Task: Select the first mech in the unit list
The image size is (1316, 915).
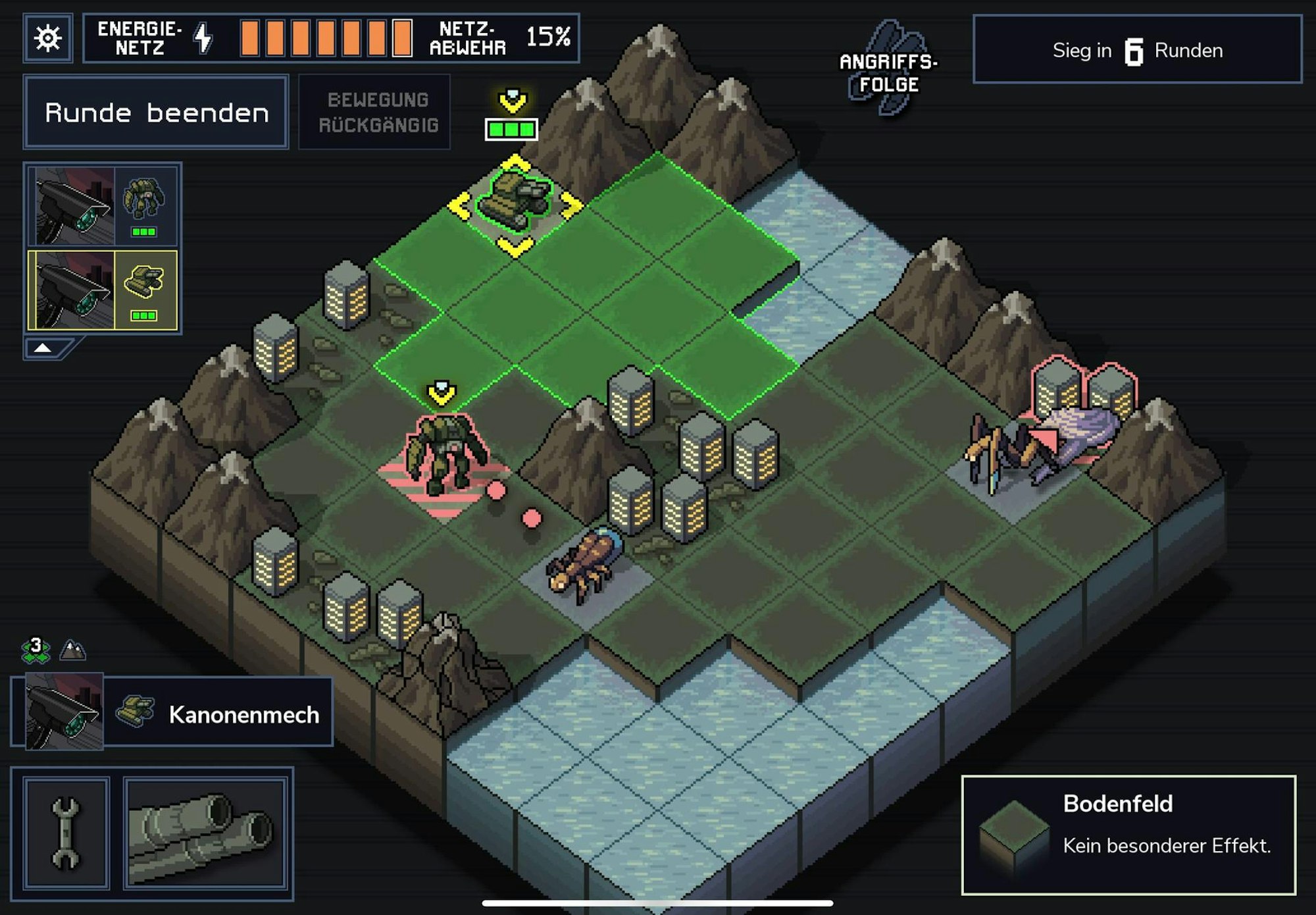Action: coord(102,204)
